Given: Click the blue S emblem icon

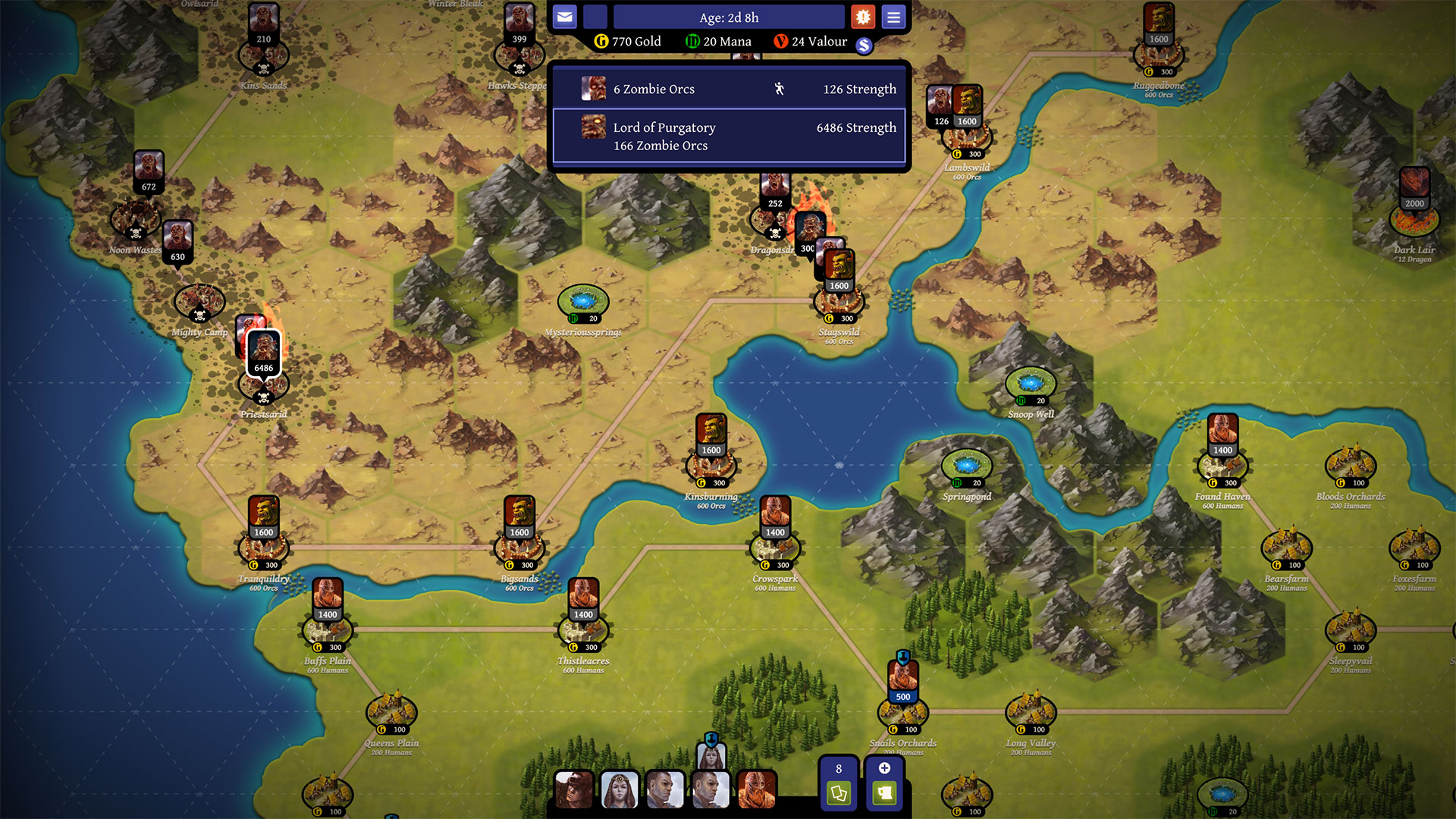Looking at the screenshot, I should 865,45.
